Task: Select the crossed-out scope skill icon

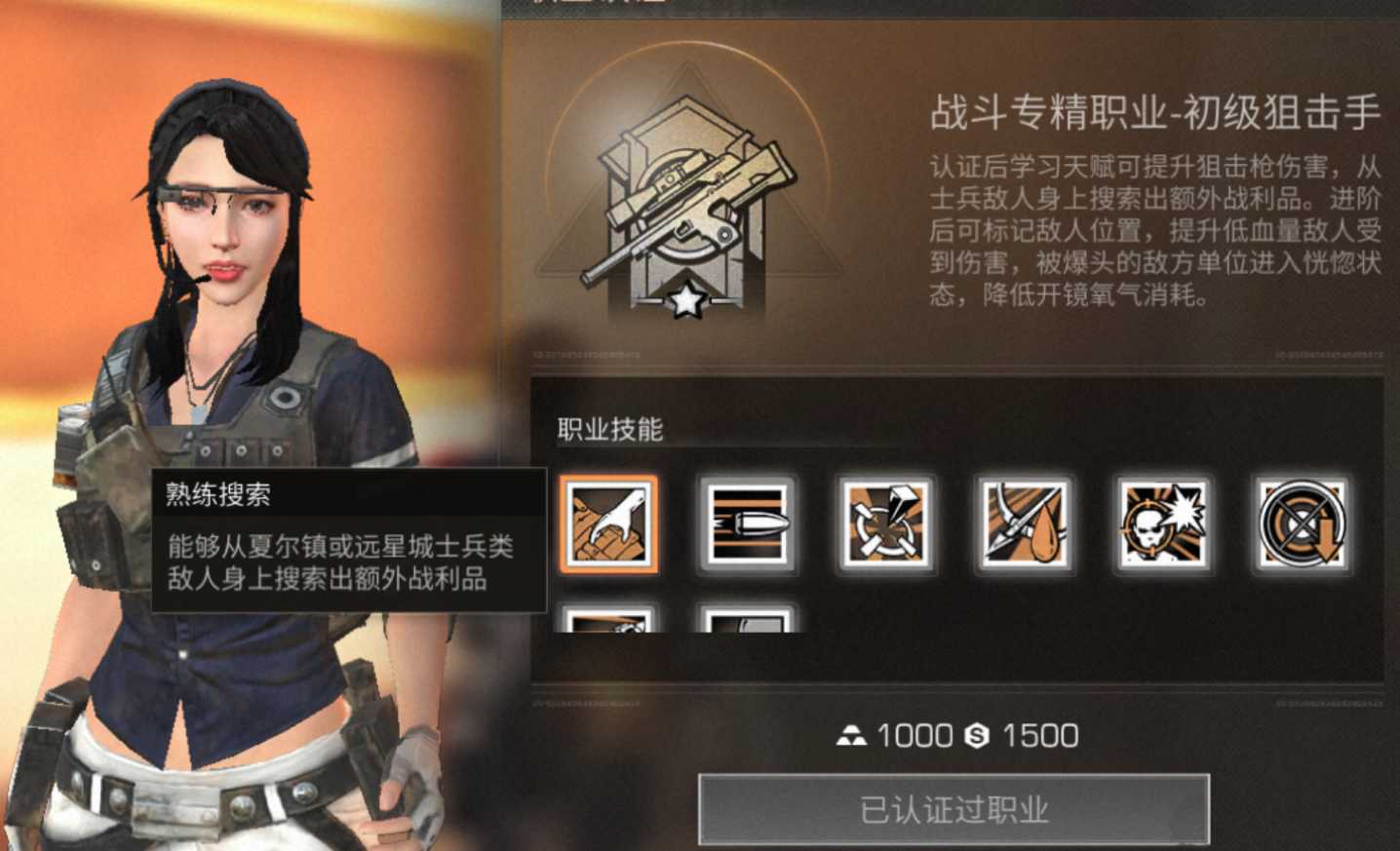Action: coord(1301,525)
